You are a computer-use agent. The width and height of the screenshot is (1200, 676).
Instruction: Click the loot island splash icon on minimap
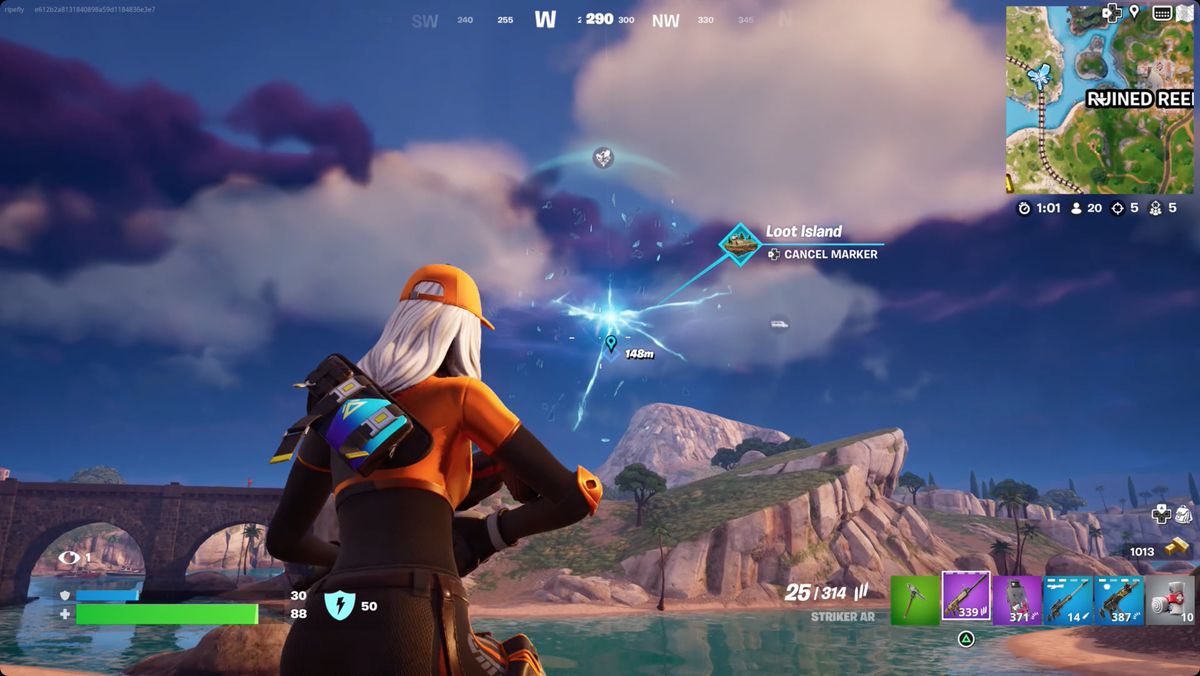coord(1044,76)
